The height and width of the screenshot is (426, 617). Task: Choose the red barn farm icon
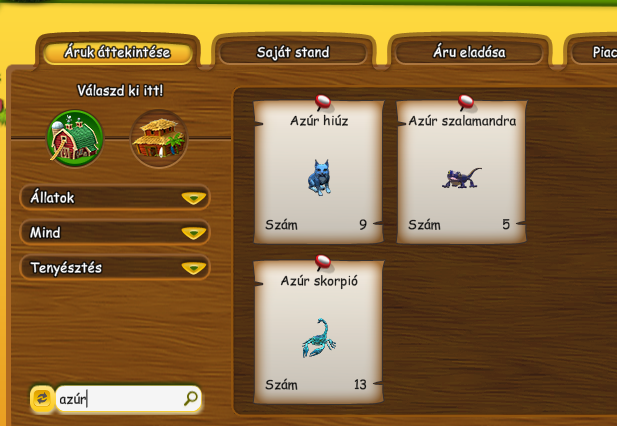point(75,138)
